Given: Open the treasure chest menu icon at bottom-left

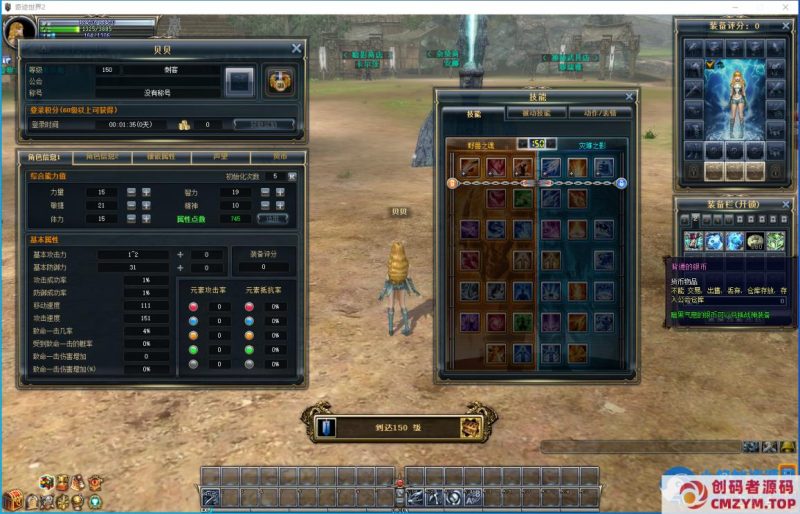Looking at the screenshot, I should pyautogui.click(x=12, y=499).
